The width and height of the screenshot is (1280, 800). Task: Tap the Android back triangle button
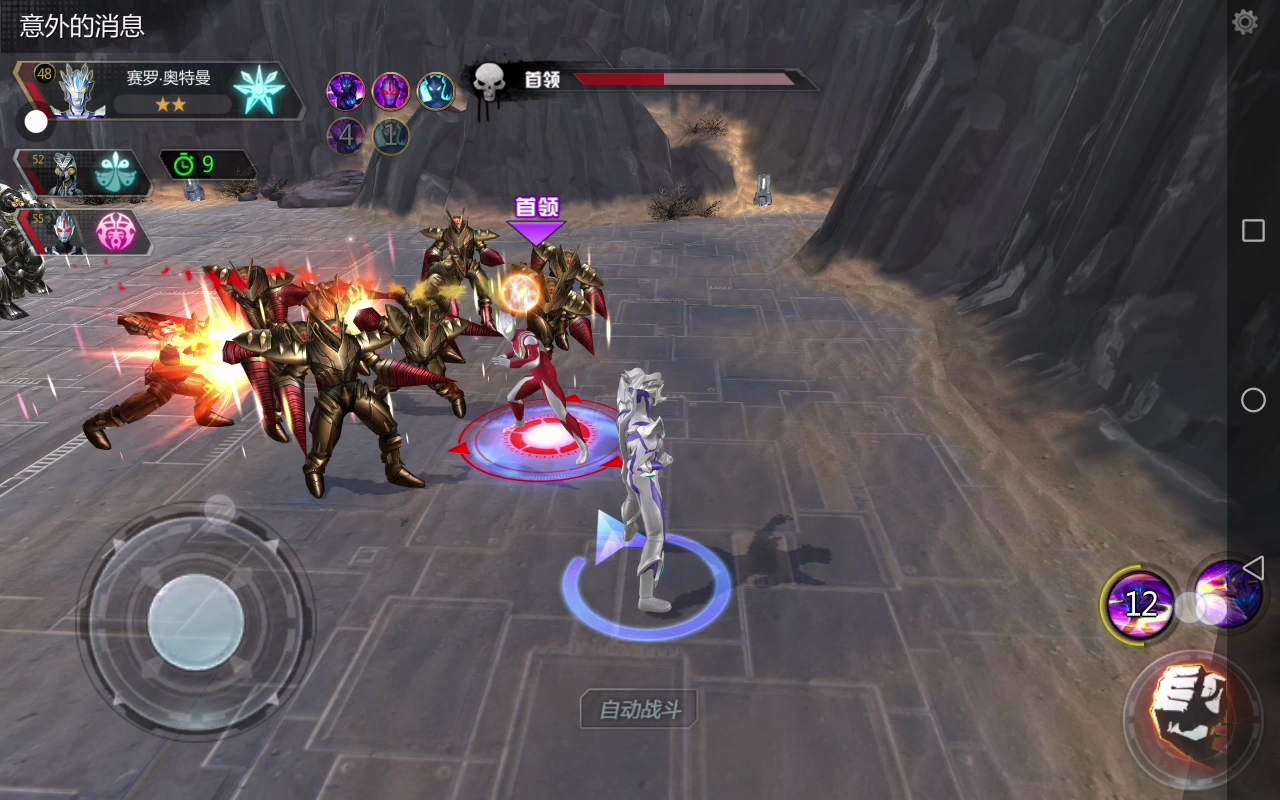(x=1253, y=567)
